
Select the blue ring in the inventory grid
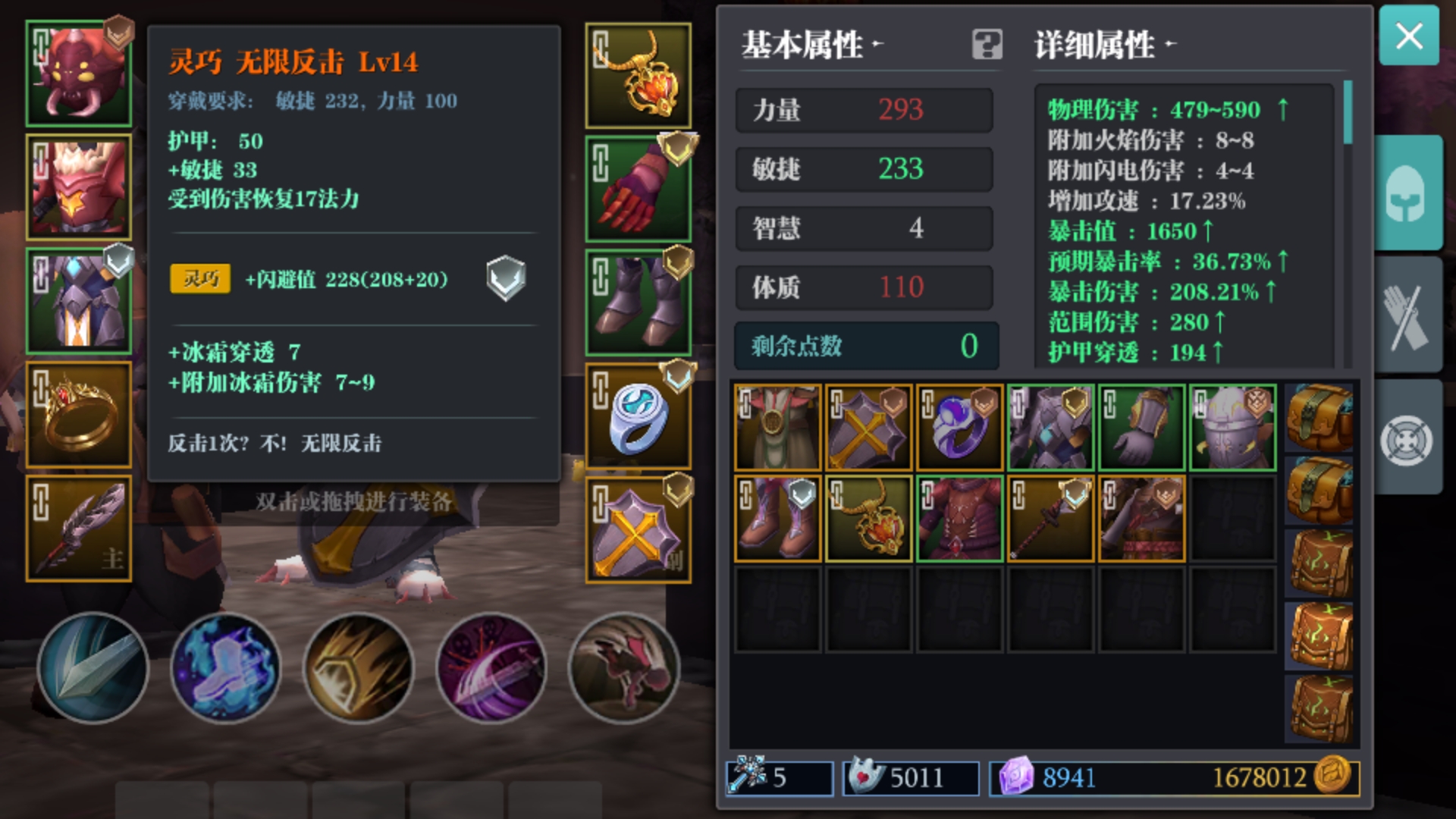[x=959, y=426]
